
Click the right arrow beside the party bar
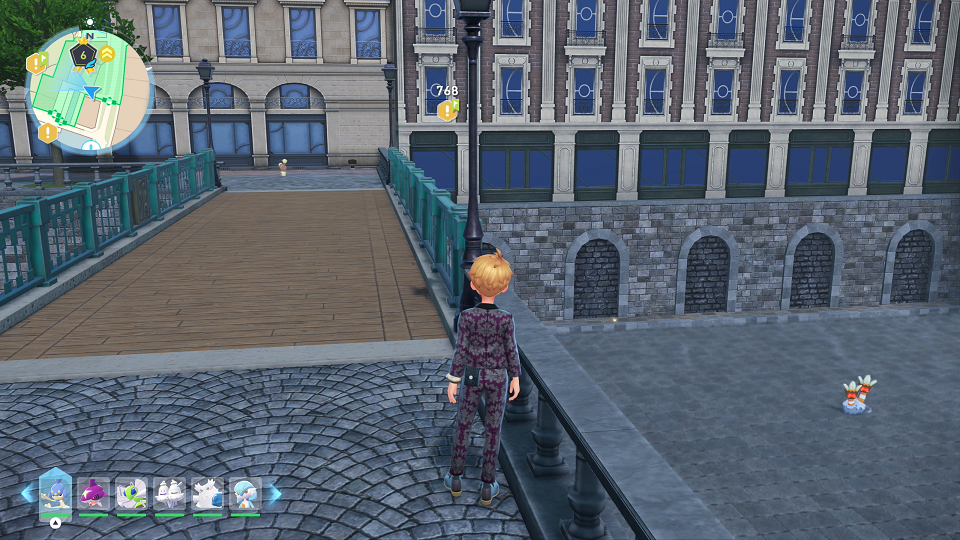[x=275, y=493]
